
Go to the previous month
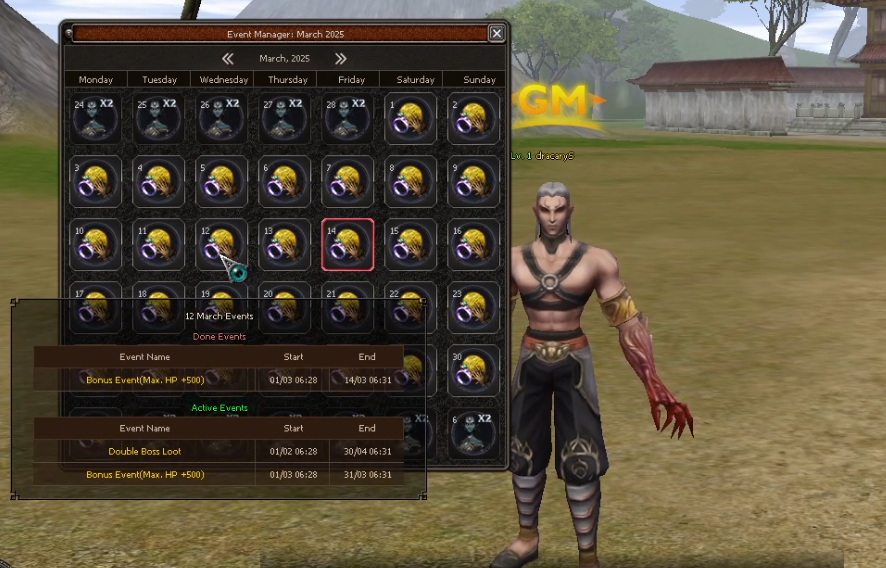[228, 59]
